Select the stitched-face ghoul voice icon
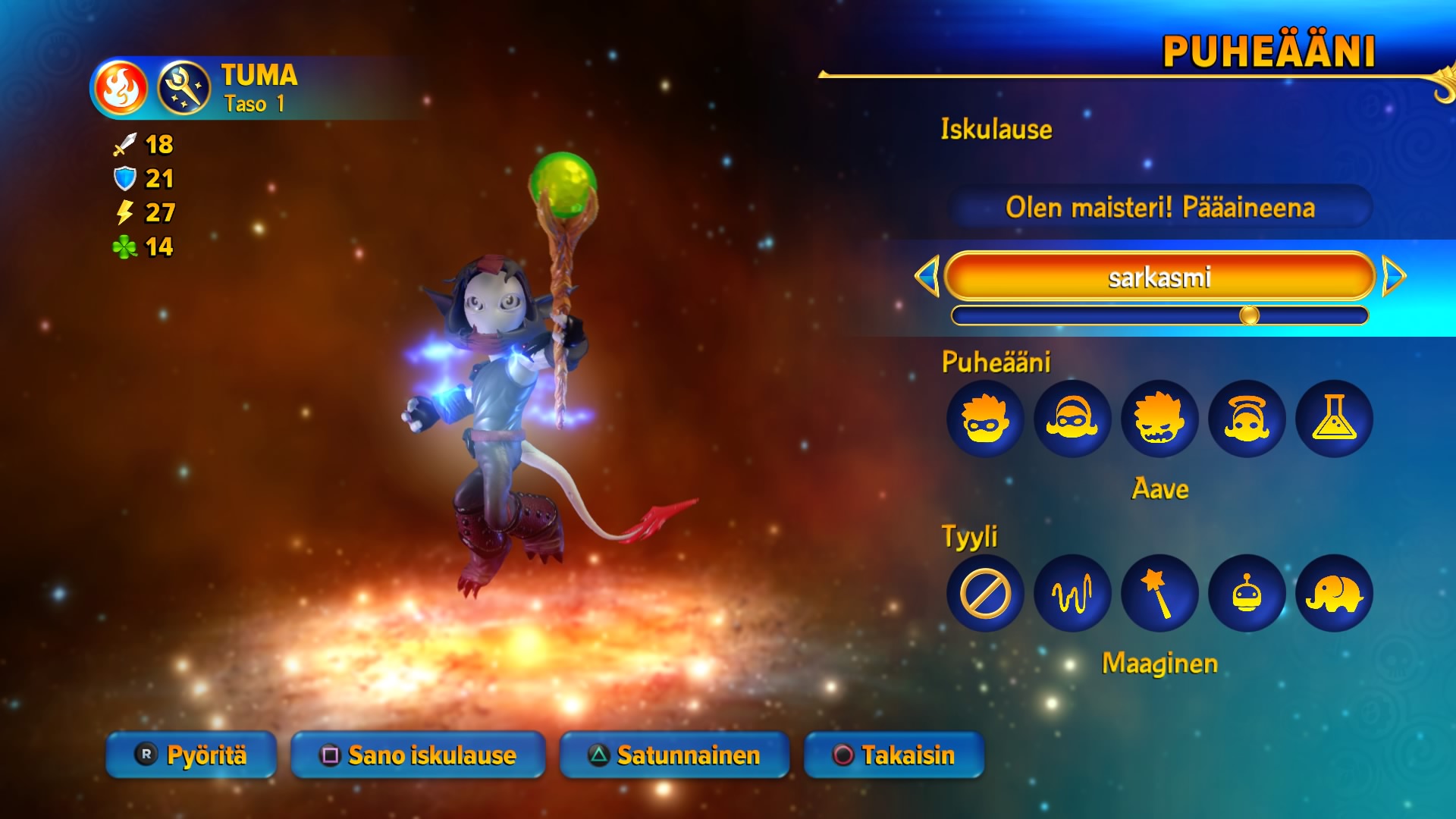This screenshot has height=819, width=1456. pos(1159,419)
